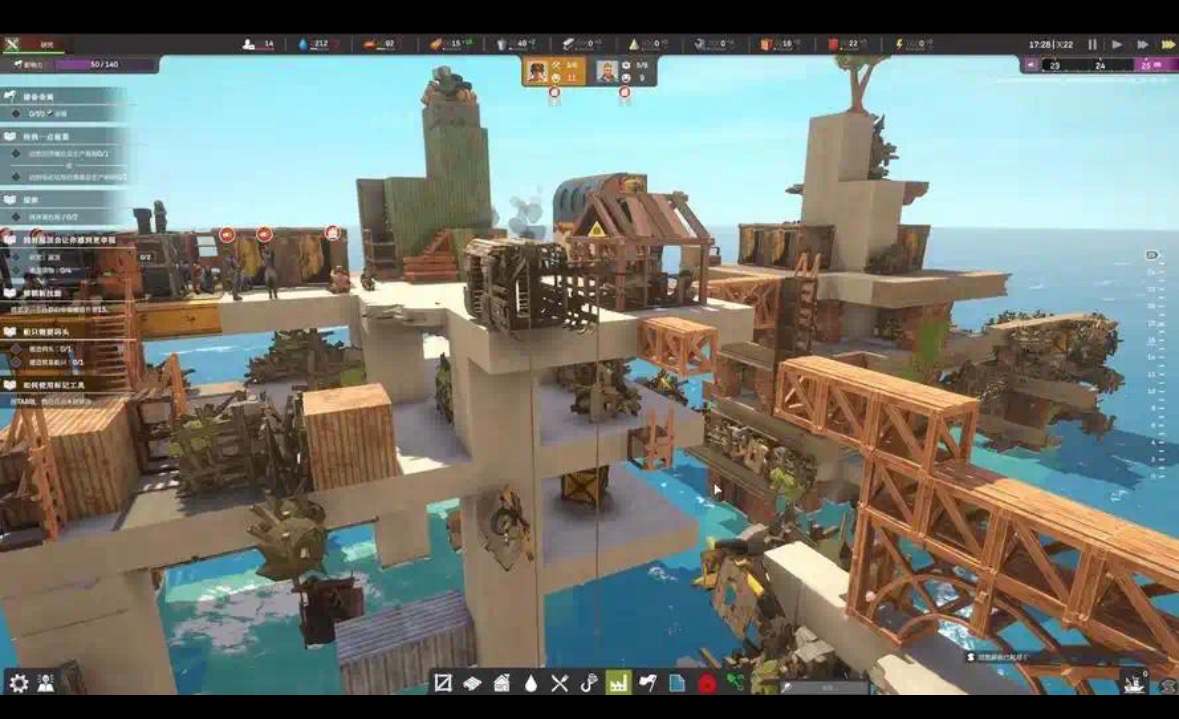The width and height of the screenshot is (1179, 719).
Task: Pause the game with the pause button
Action: click(x=1092, y=45)
